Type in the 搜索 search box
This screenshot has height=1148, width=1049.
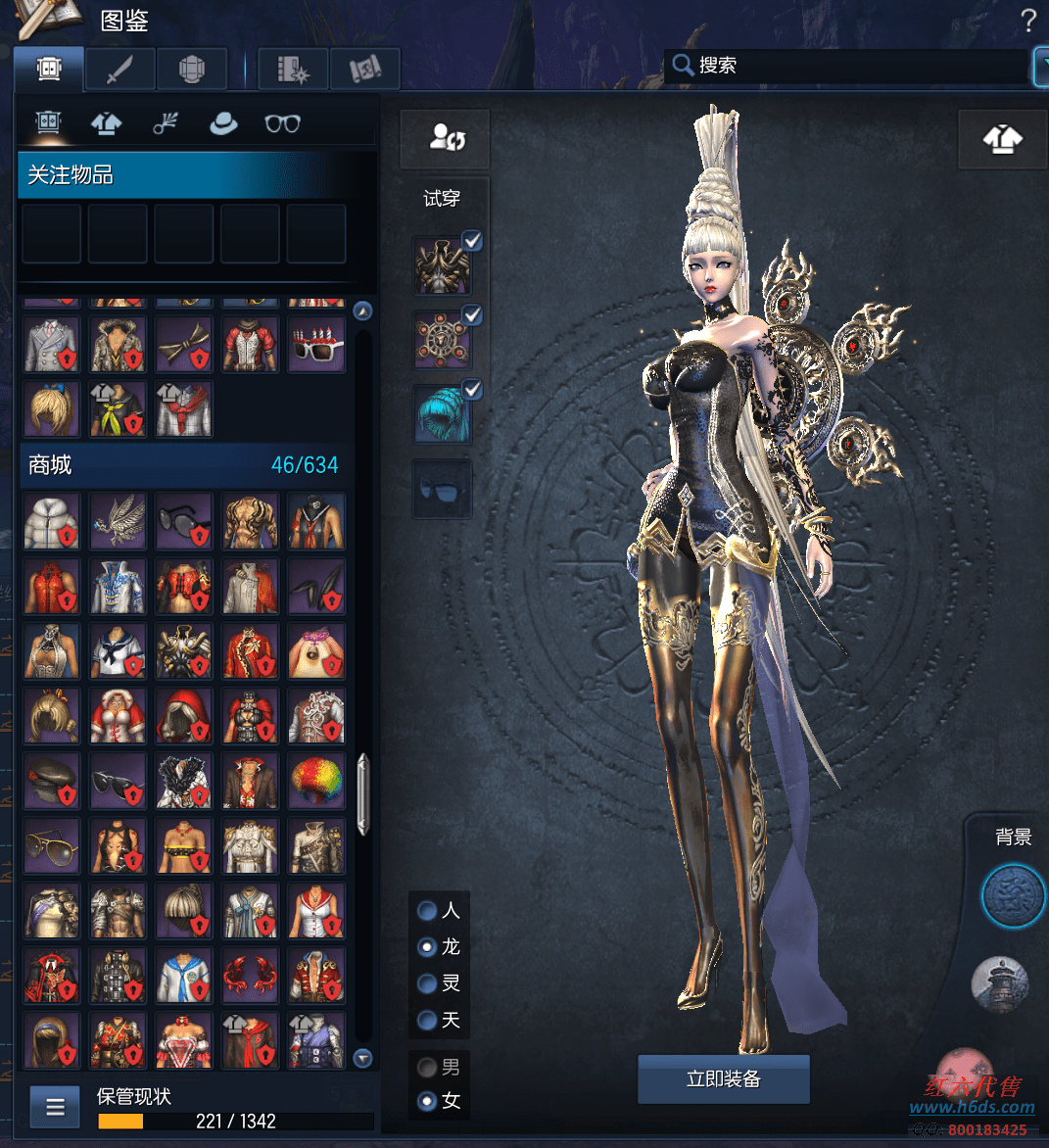(x=852, y=66)
